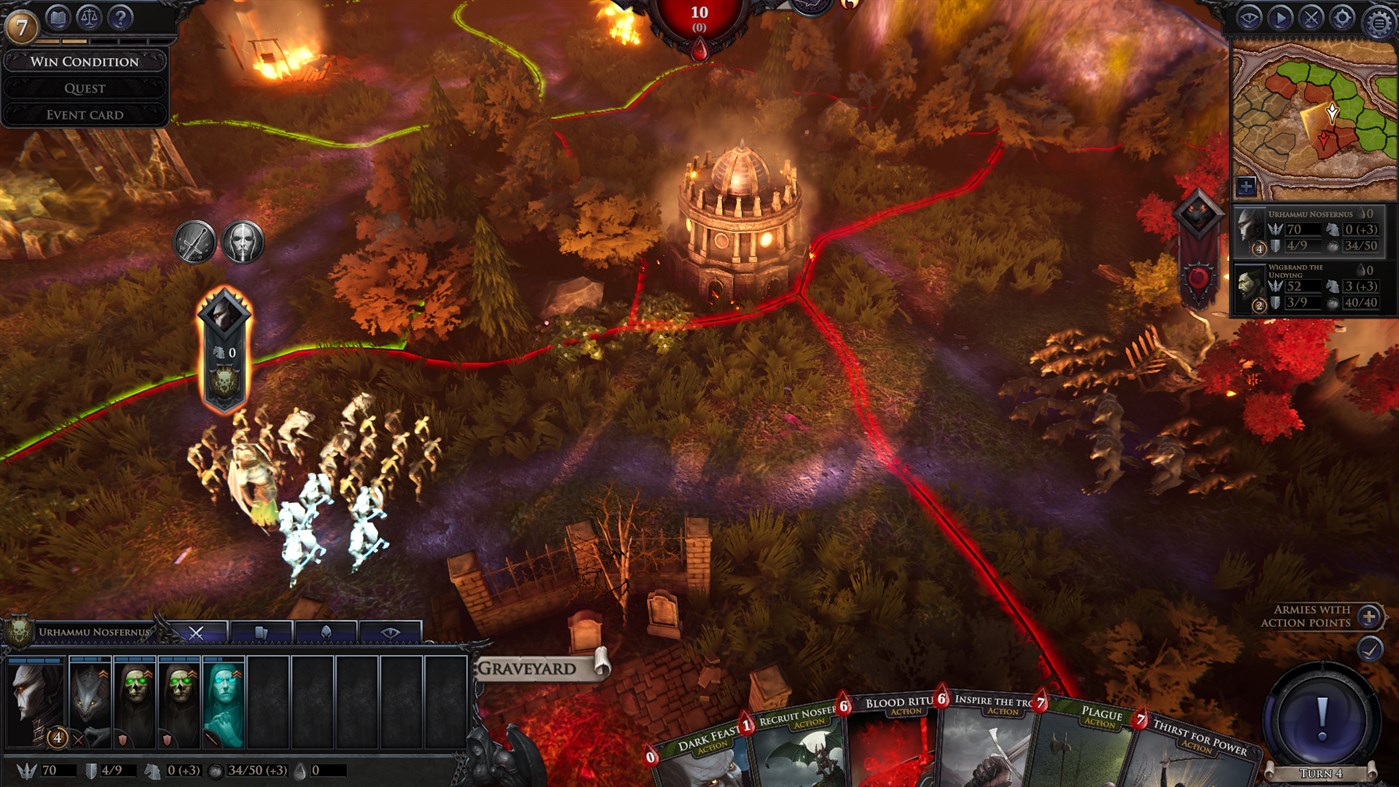Click the question mark help icon
Image resolution: width=1399 pixels, height=787 pixels.
(x=118, y=17)
